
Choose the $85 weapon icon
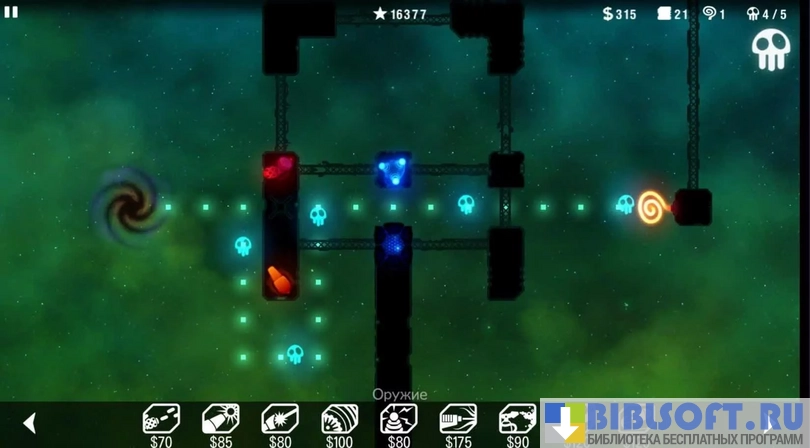tap(220, 418)
